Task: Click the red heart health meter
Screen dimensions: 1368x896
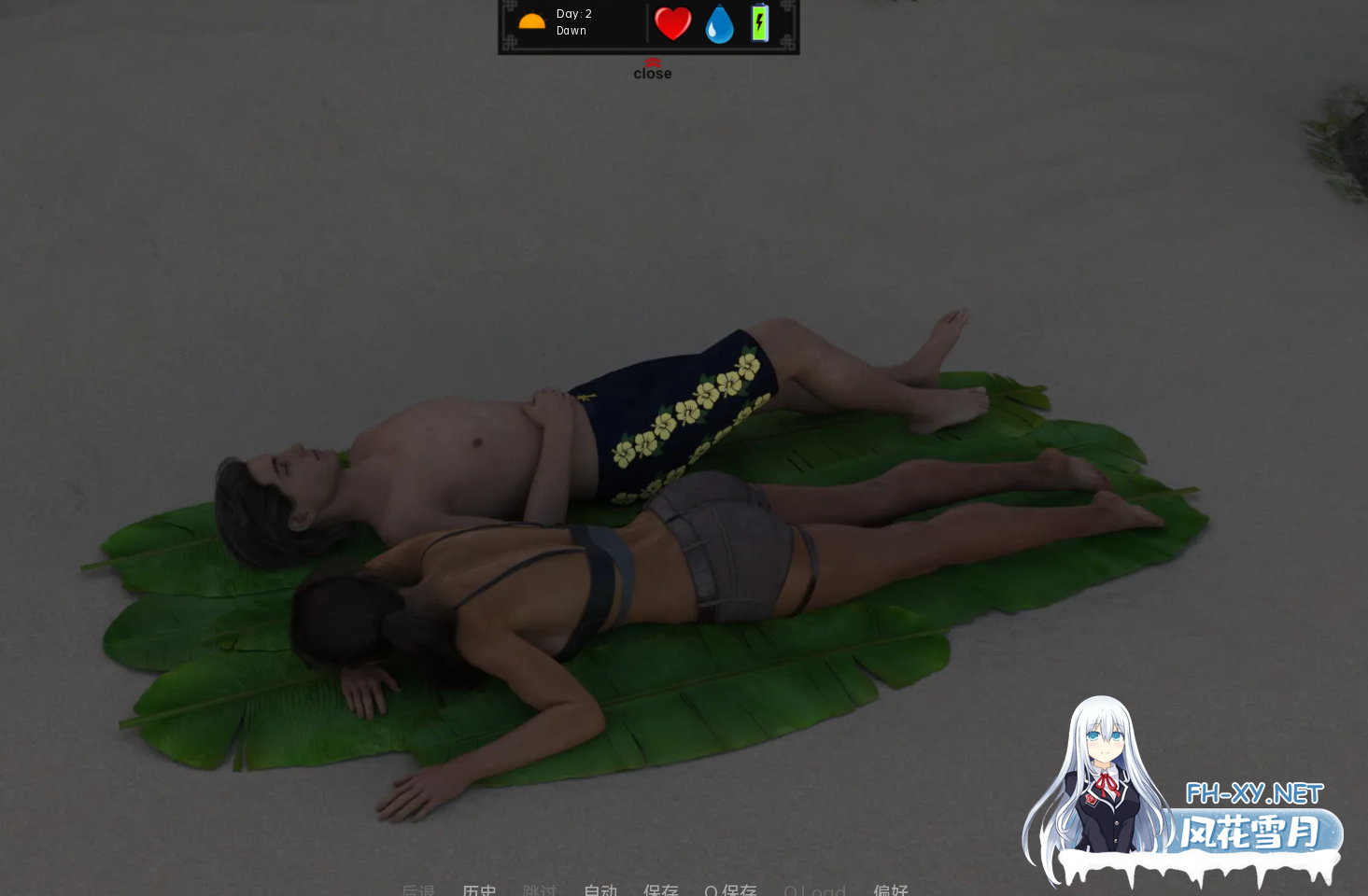Action: [x=672, y=23]
